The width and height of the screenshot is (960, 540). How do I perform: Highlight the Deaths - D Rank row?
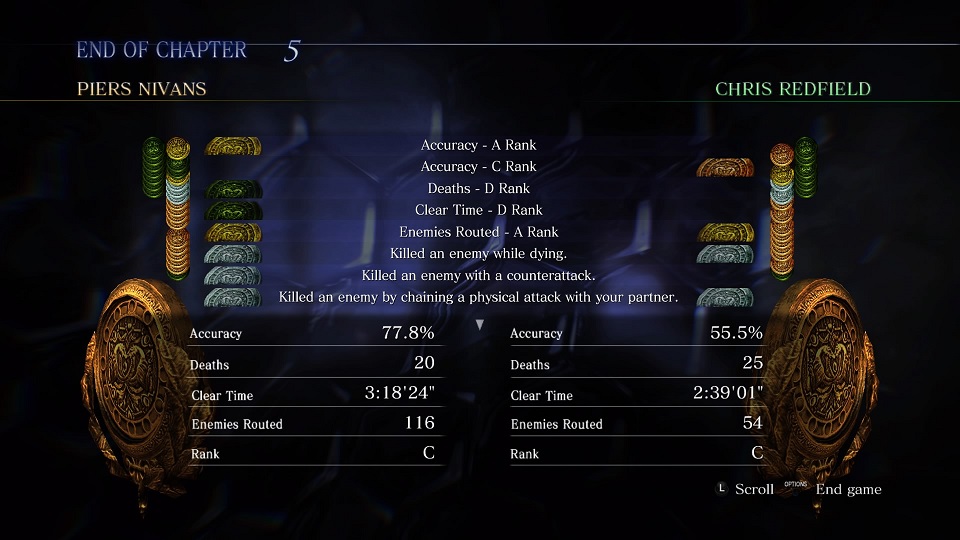[x=478, y=189]
